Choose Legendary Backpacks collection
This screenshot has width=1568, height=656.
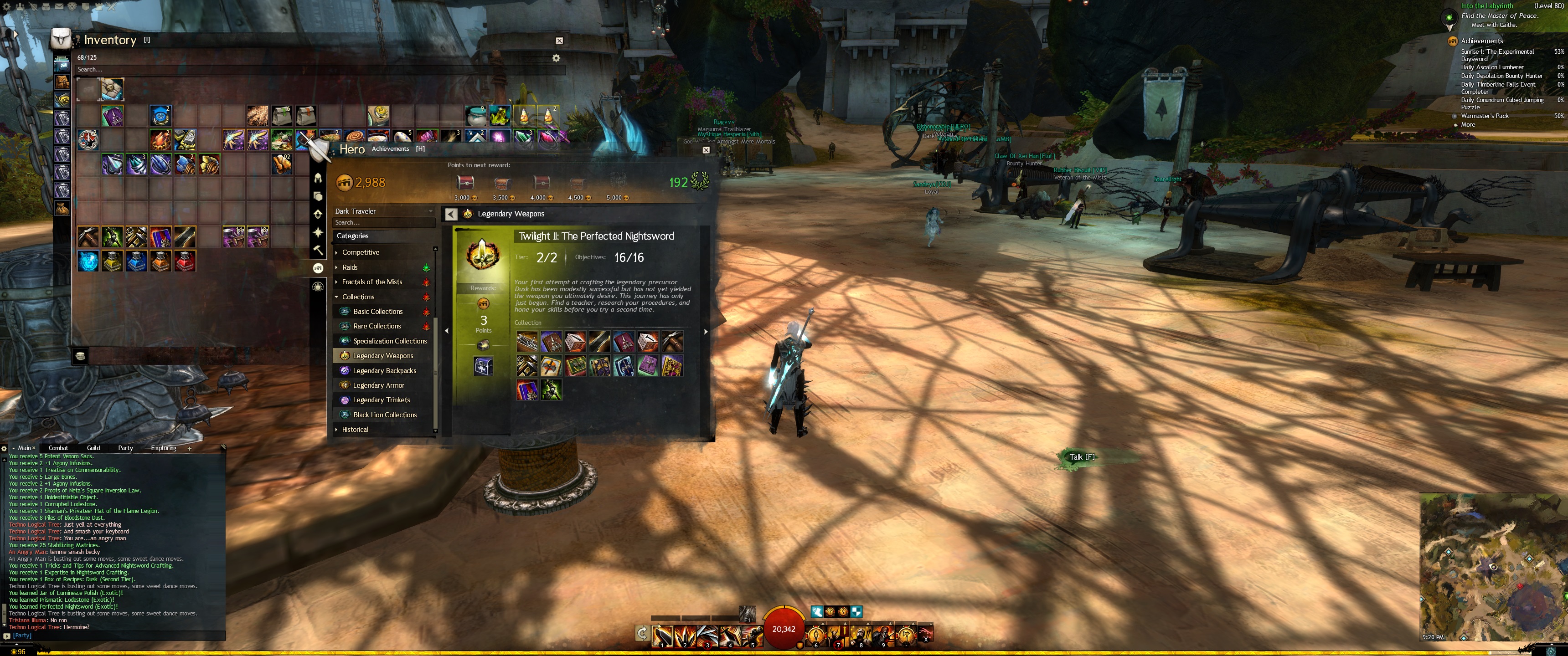click(384, 371)
